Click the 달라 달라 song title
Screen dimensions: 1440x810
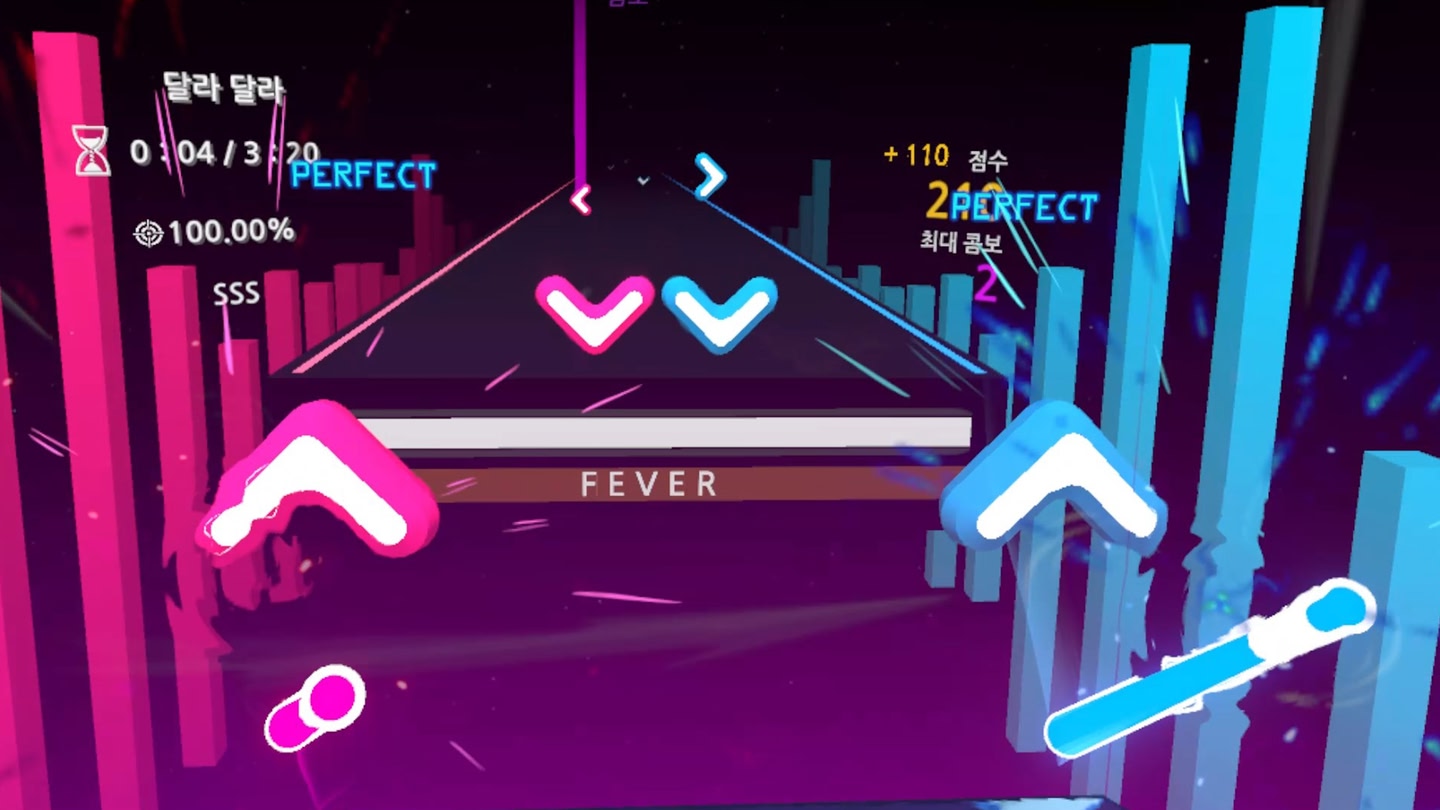(x=222, y=88)
